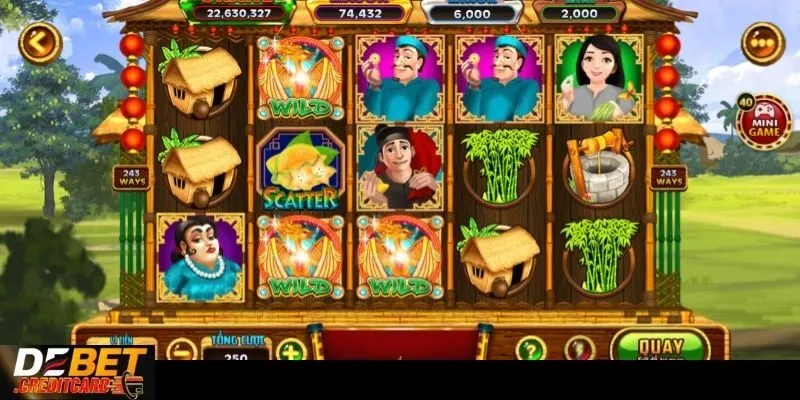The width and height of the screenshot is (800, 400).
Task: Go back with the arrow button
Action: point(40,43)
